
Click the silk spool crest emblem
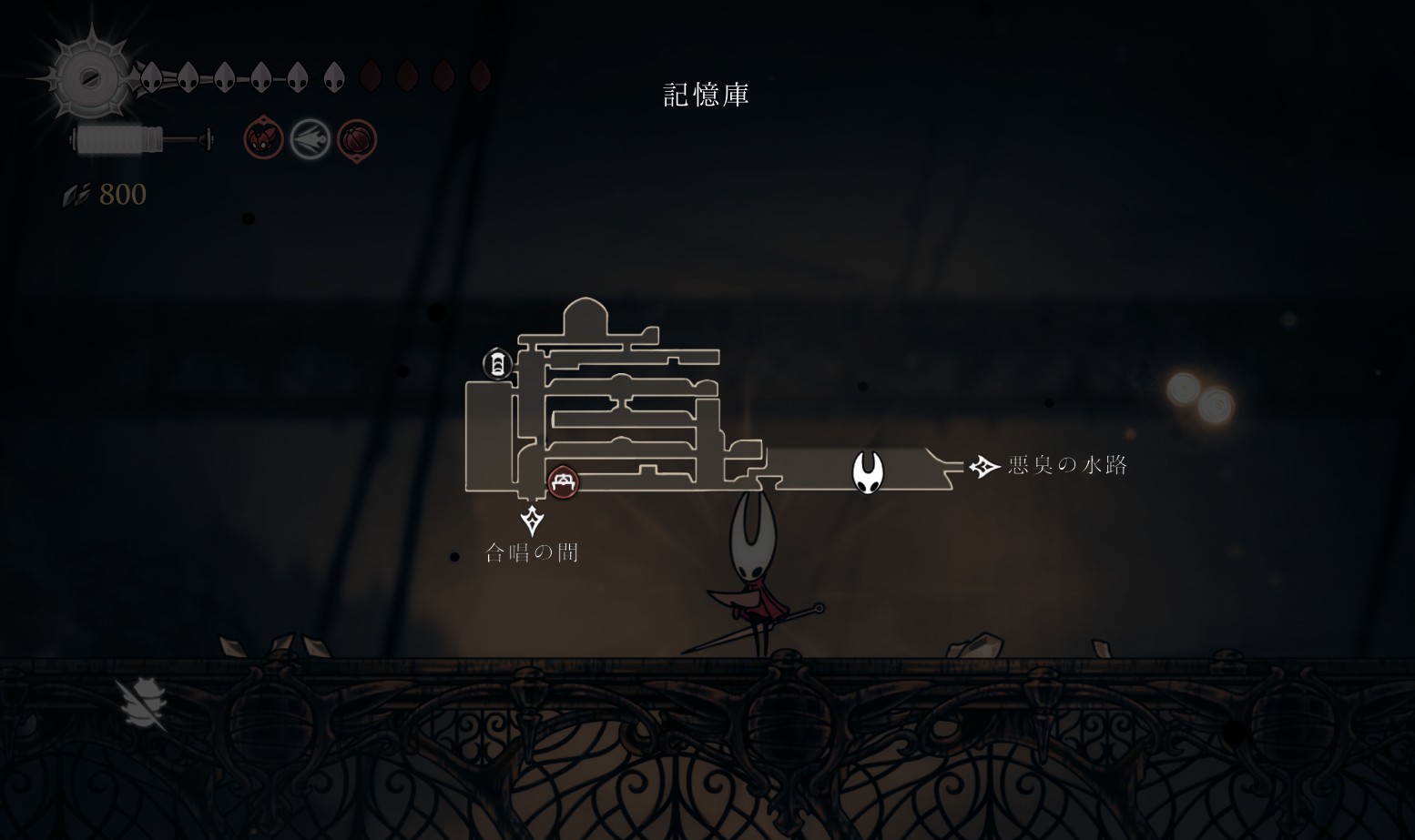89,78
